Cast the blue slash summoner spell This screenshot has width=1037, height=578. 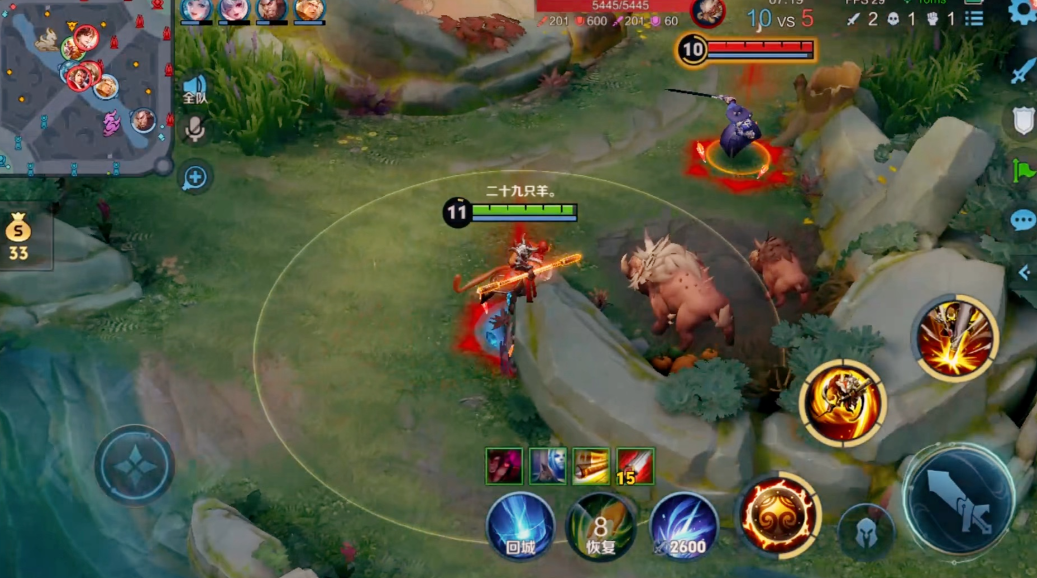(x=684, y=526)
